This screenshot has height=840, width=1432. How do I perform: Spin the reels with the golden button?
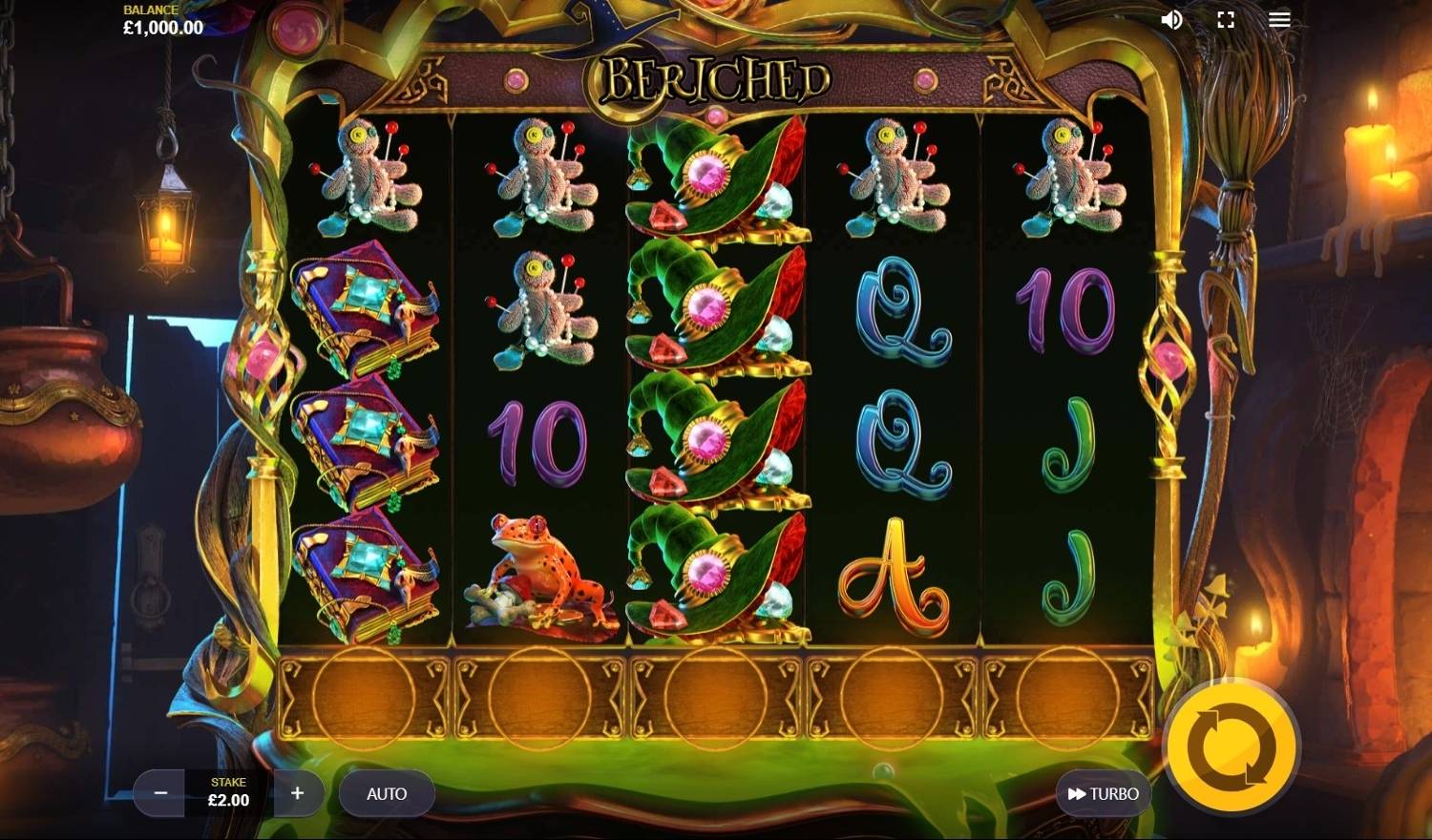point(1232,747)
